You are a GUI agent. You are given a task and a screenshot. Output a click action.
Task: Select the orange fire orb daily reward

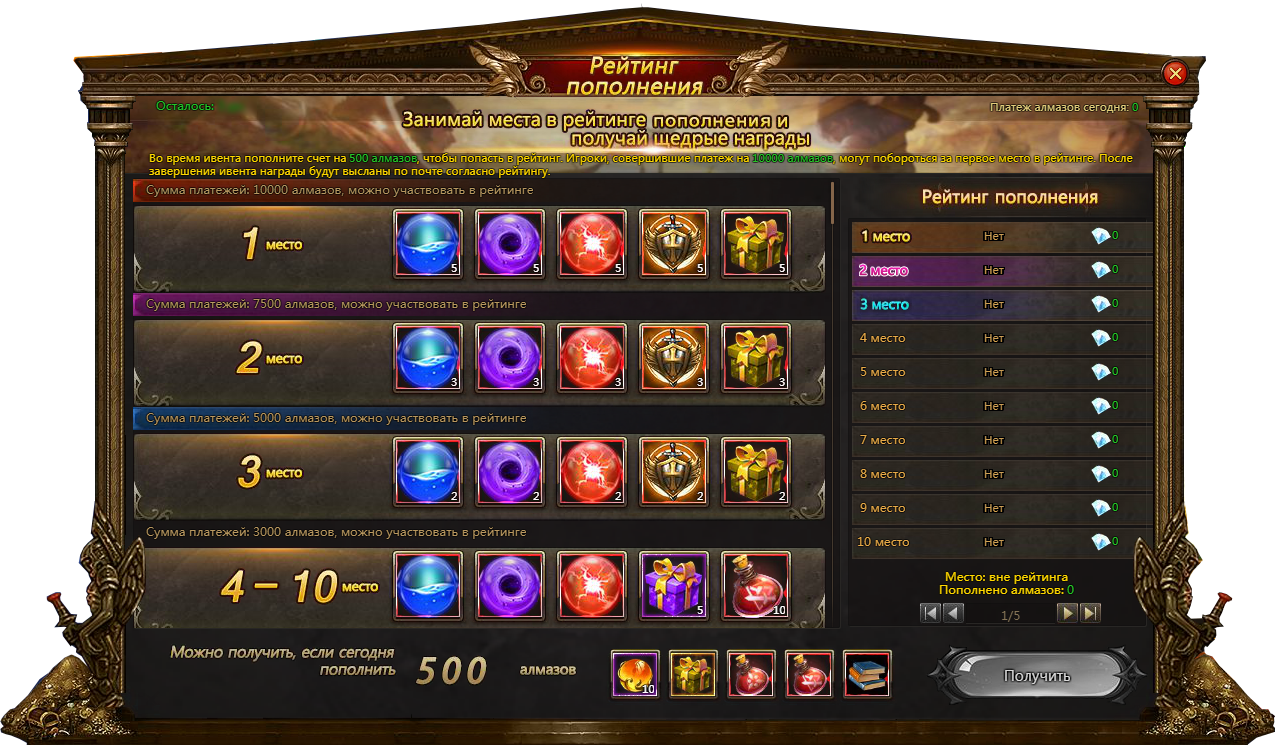coord(635,674)
